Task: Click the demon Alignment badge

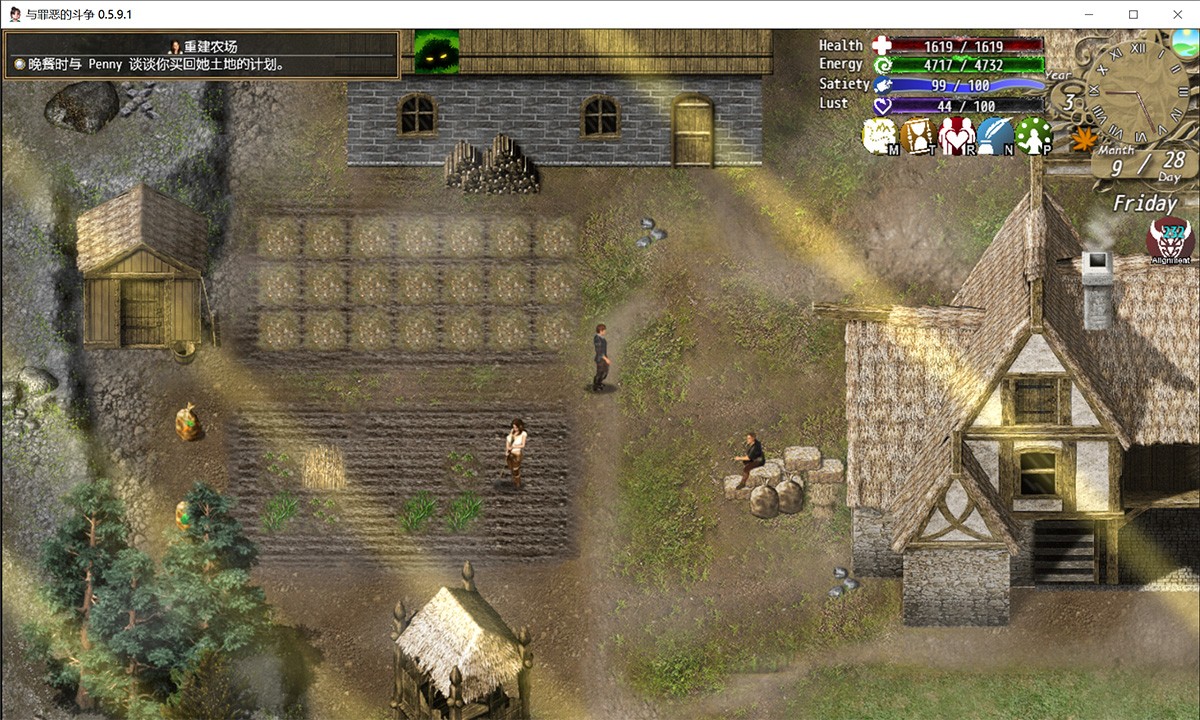Action: (1169, 242)
